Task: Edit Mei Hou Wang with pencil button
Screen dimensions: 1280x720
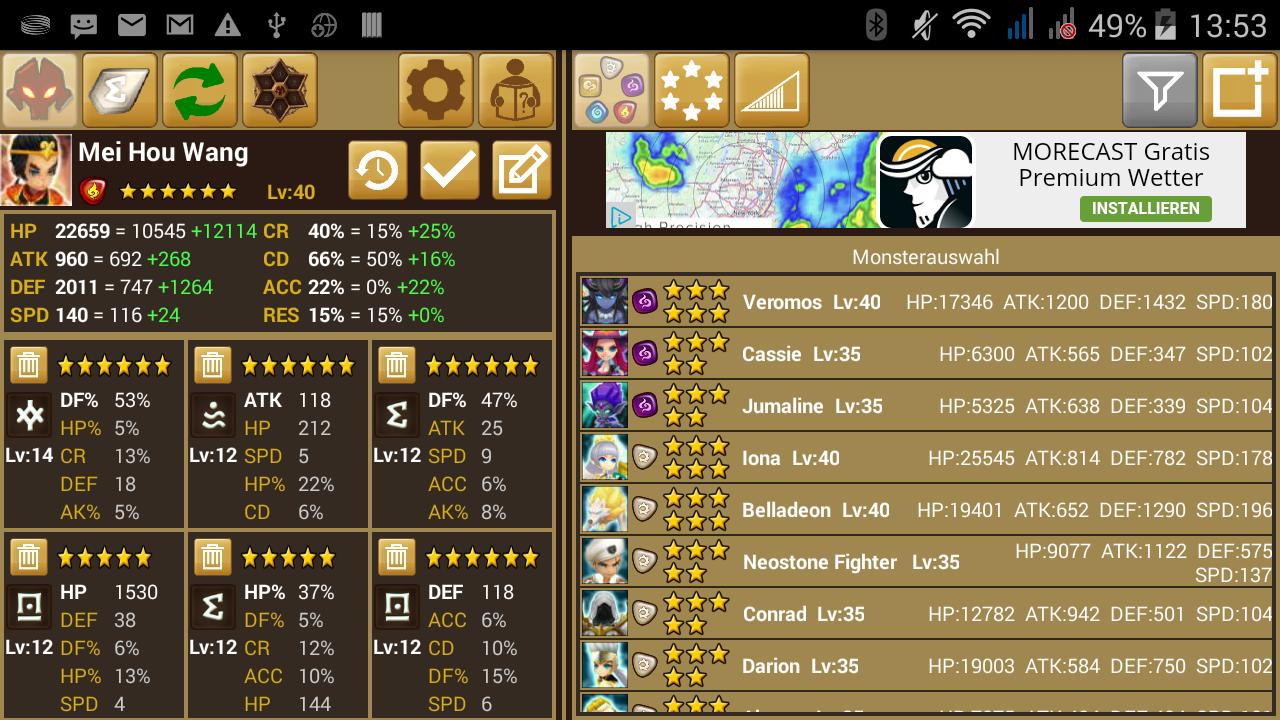Action: [521, 171]
